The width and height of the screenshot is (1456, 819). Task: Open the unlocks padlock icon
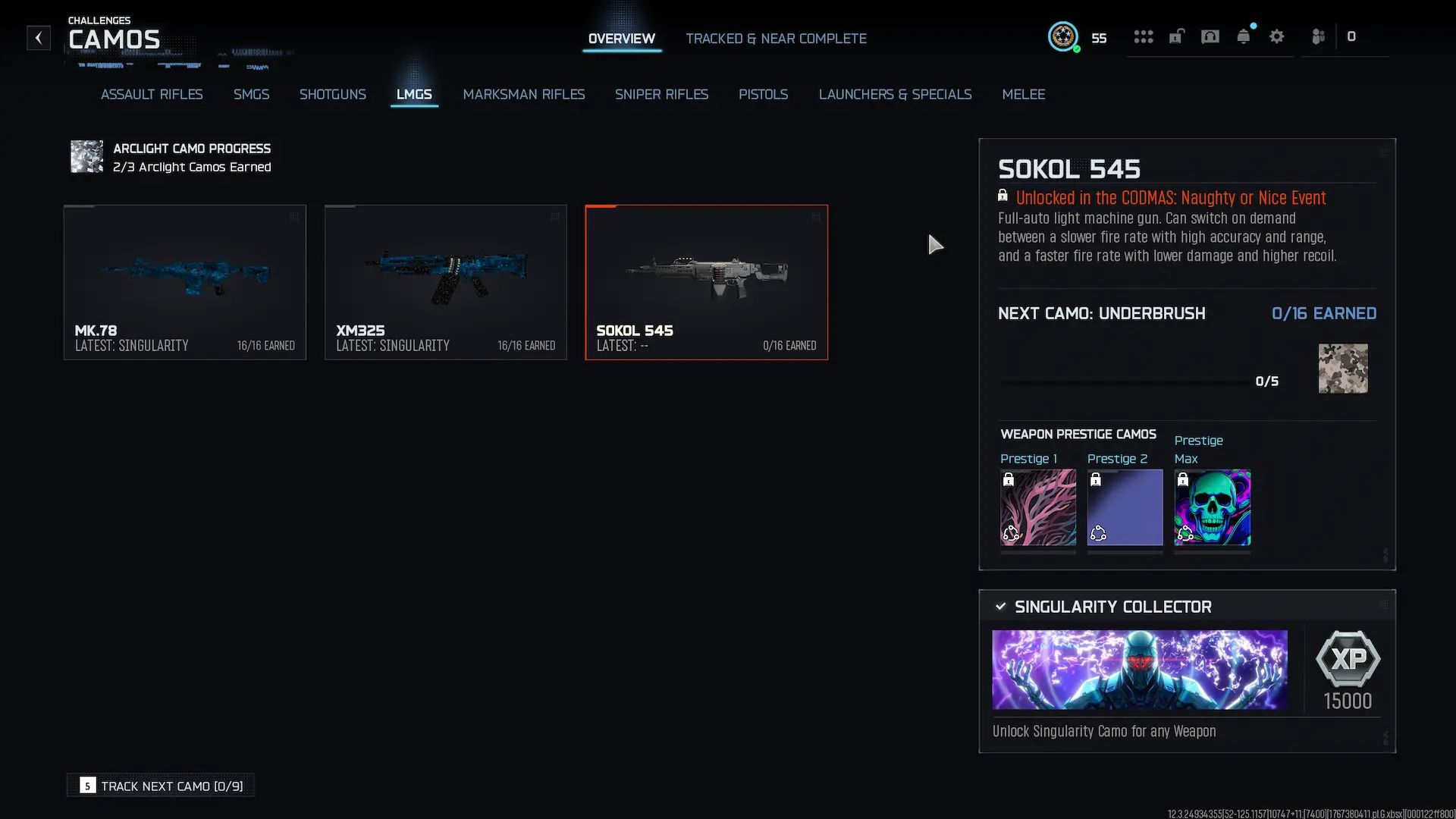[1177, 36]
